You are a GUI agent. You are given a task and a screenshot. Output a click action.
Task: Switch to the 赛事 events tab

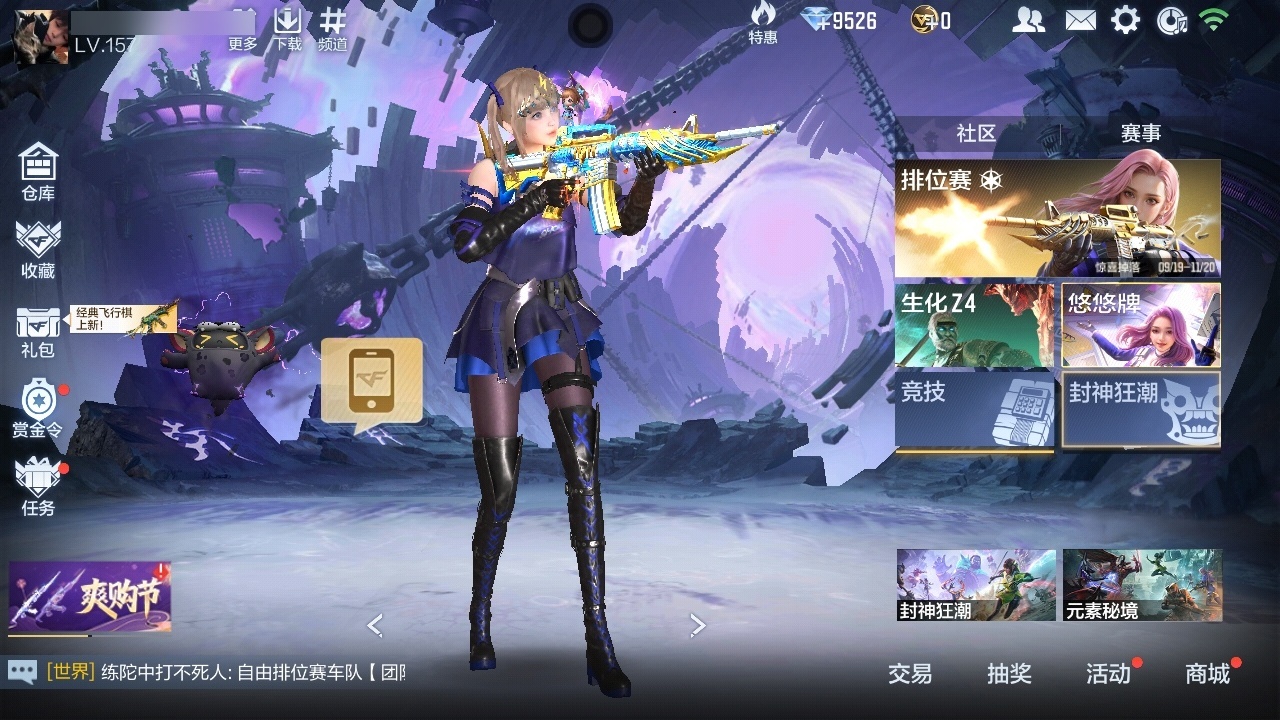click(x=1141, y=133)
